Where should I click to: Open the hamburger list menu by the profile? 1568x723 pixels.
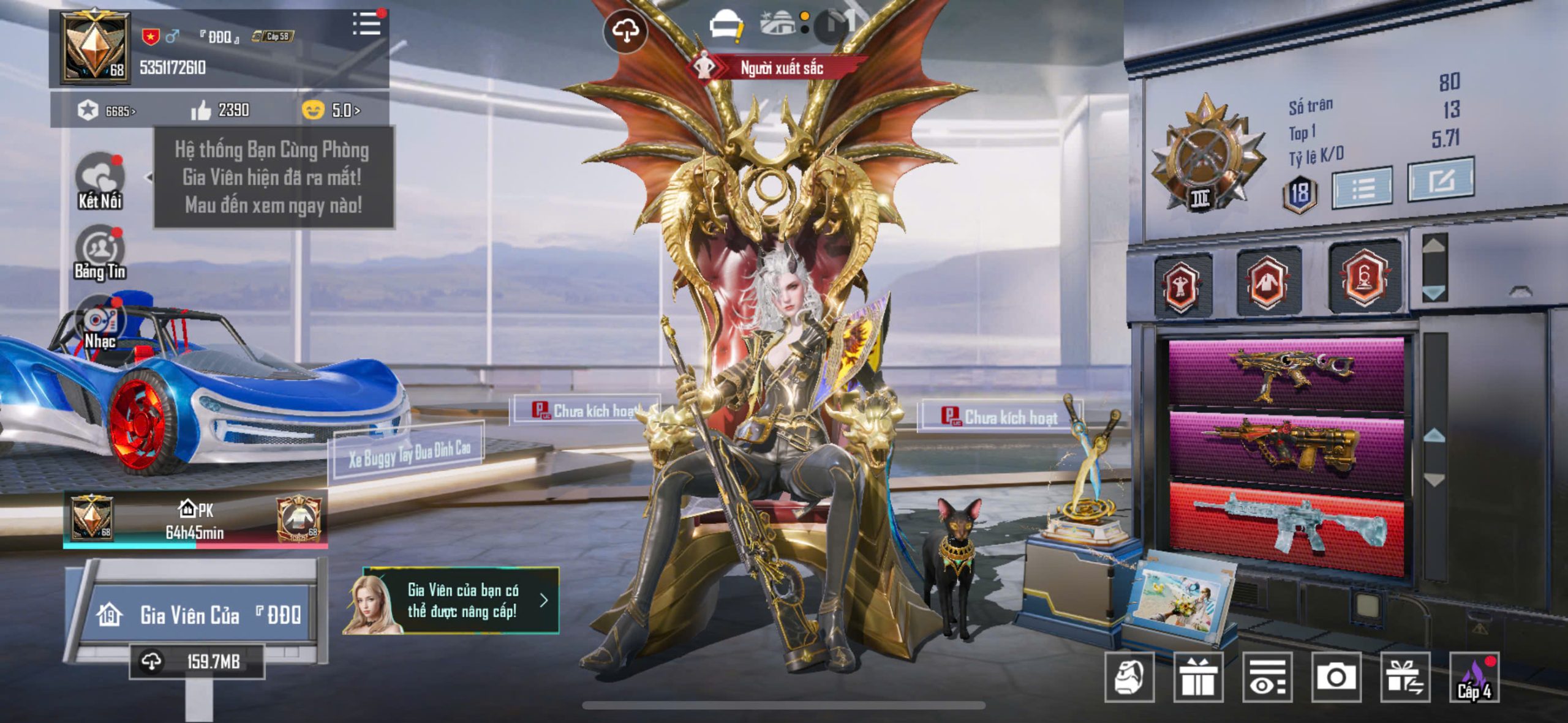(366, 24)
